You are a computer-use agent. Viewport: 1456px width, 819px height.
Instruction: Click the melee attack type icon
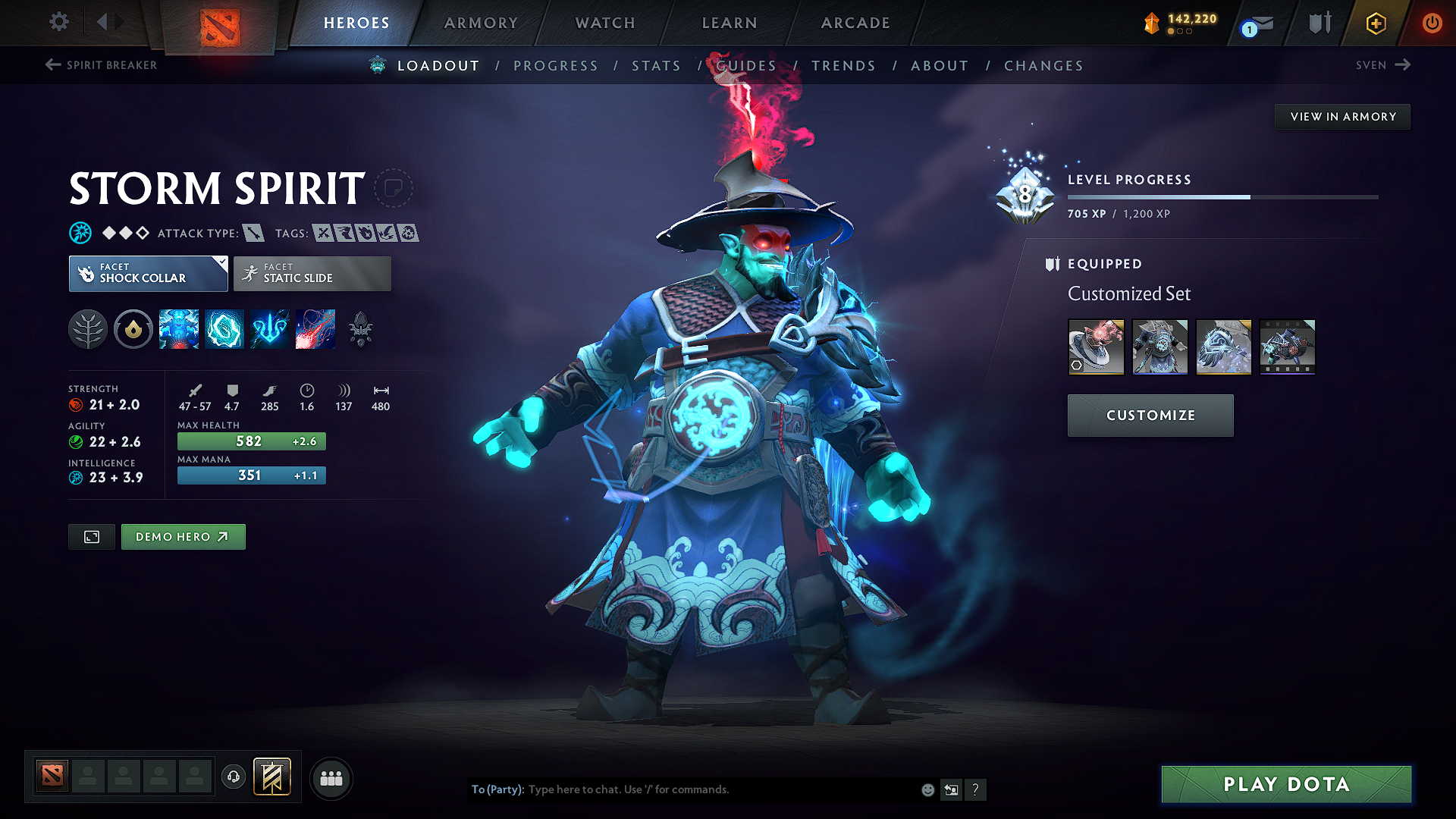point(253,233)
